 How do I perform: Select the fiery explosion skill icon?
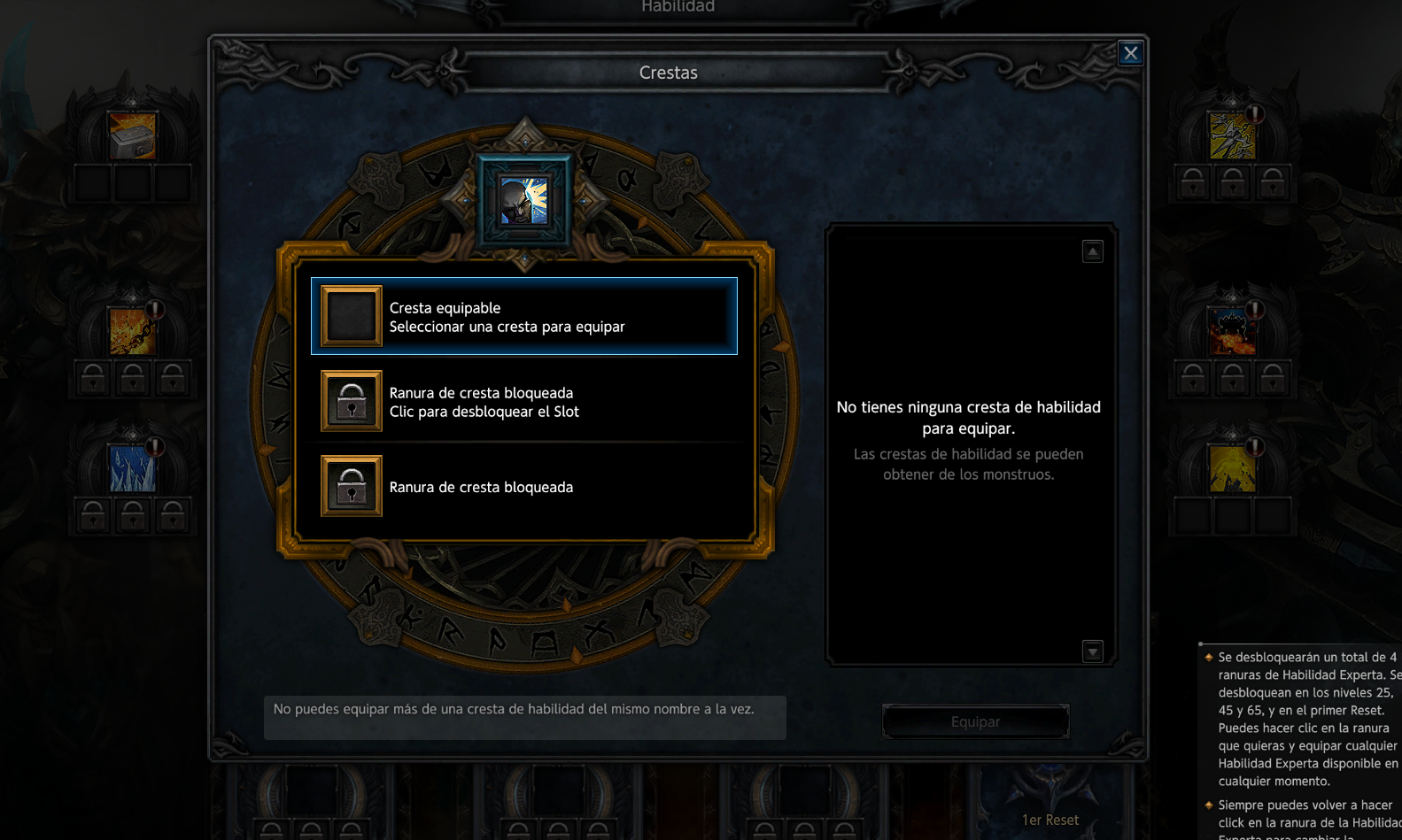pyautogui.click(x=1232, y=331)
